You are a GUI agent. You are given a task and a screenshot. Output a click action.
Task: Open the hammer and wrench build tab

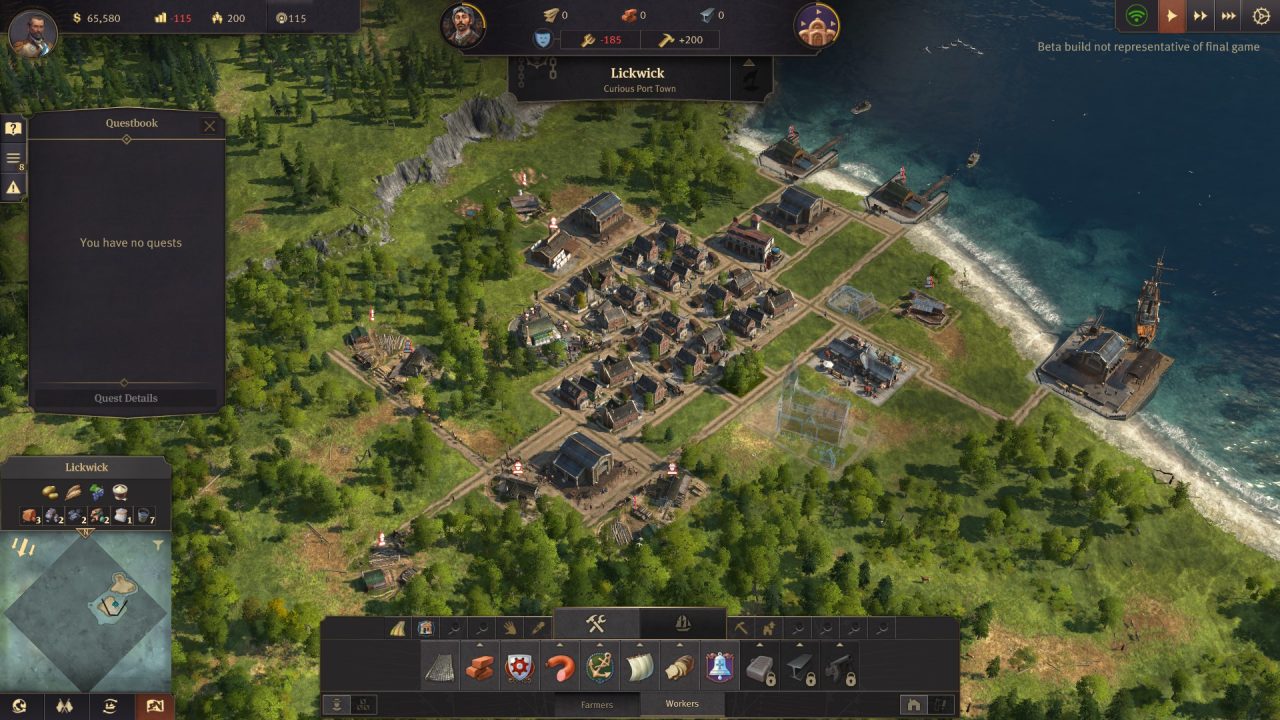coord(596,624)
